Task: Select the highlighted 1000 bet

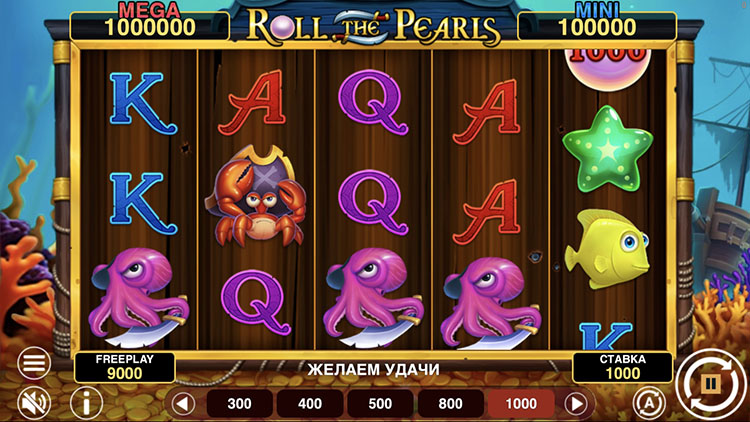Action: pyautogui.click(x=520, y=404)
